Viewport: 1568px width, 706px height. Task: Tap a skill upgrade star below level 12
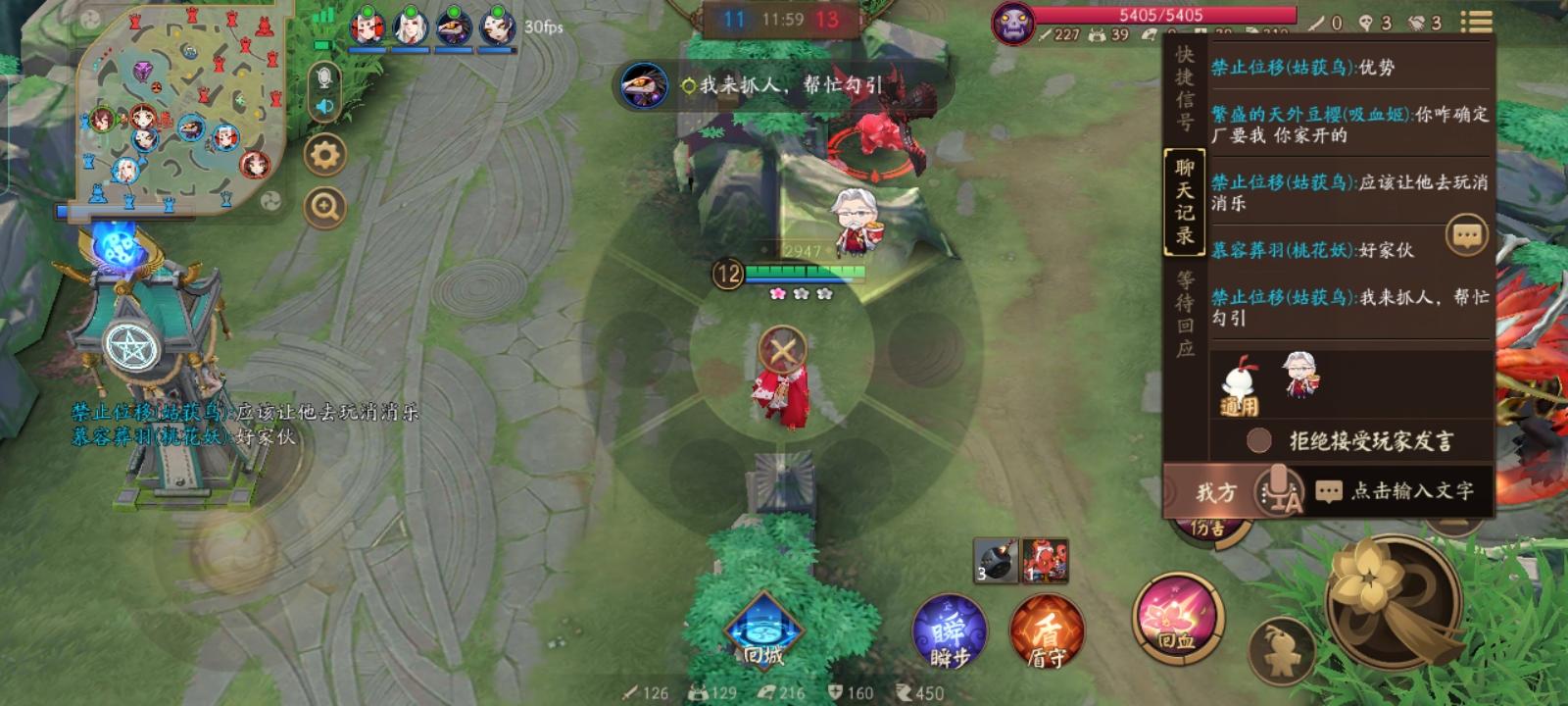pos(777,291)
